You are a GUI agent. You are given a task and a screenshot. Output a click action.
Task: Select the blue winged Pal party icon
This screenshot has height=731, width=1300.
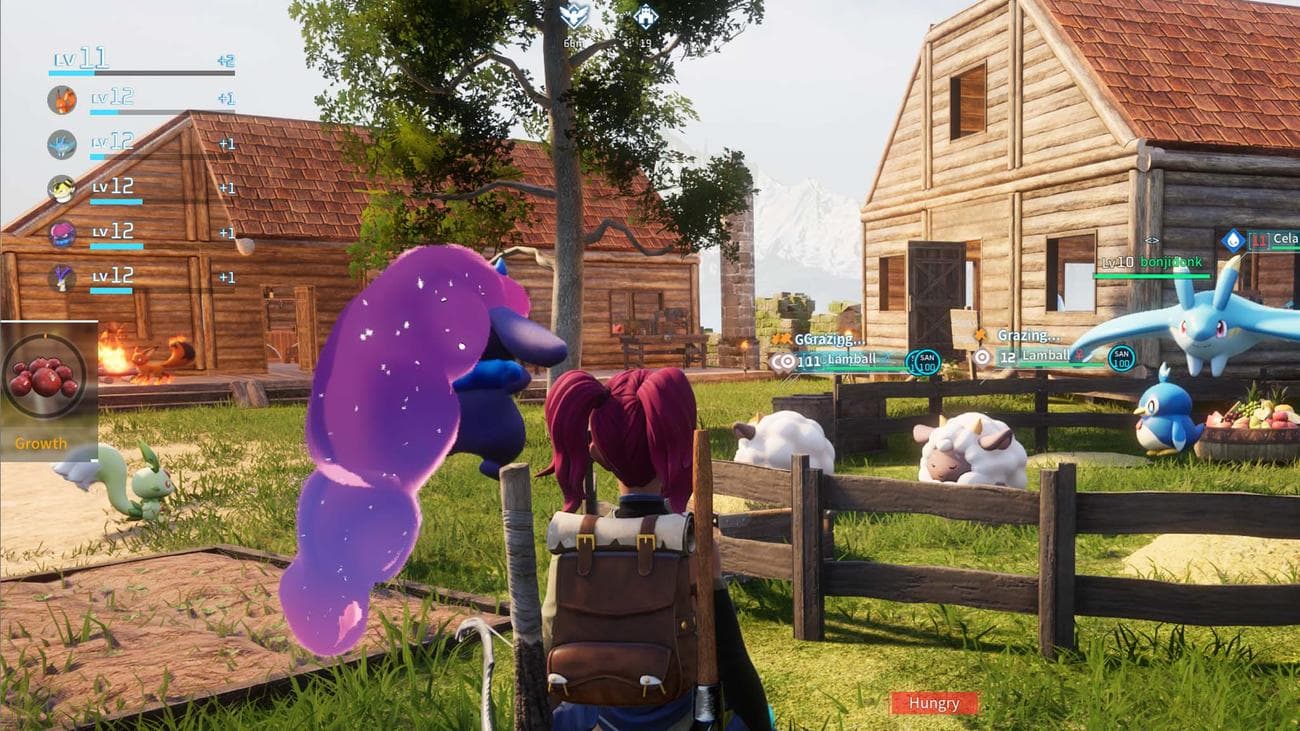[62, 144]
